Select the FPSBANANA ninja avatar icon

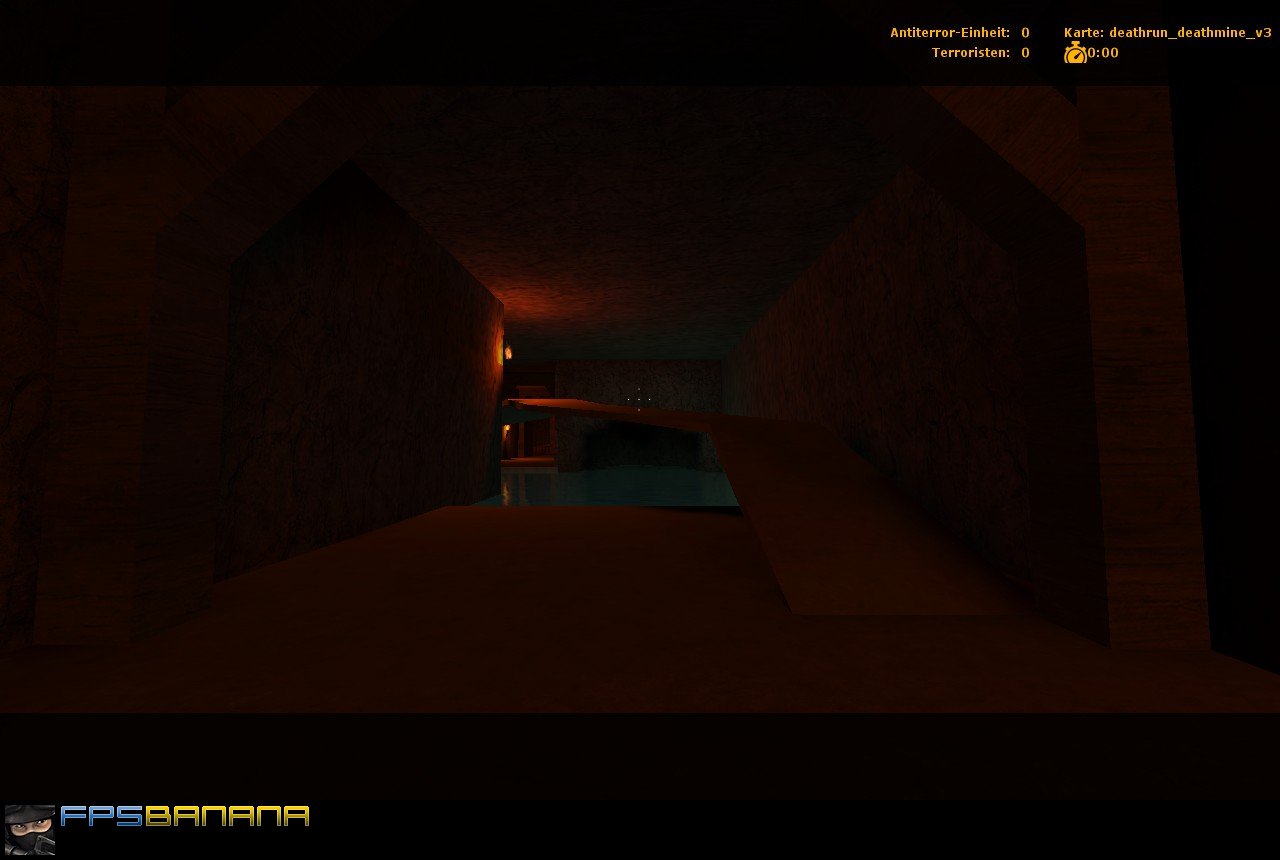point(30,831)
